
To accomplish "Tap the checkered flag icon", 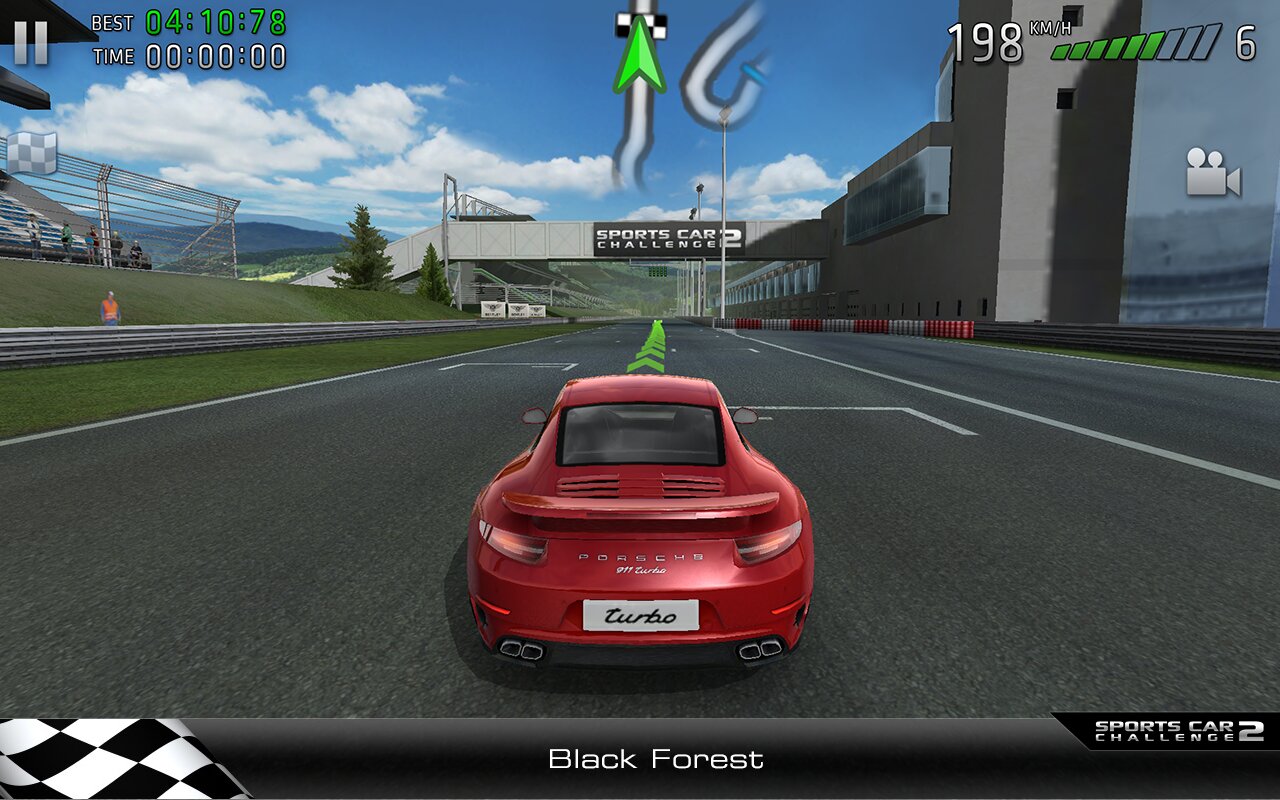I will (32, 153).
